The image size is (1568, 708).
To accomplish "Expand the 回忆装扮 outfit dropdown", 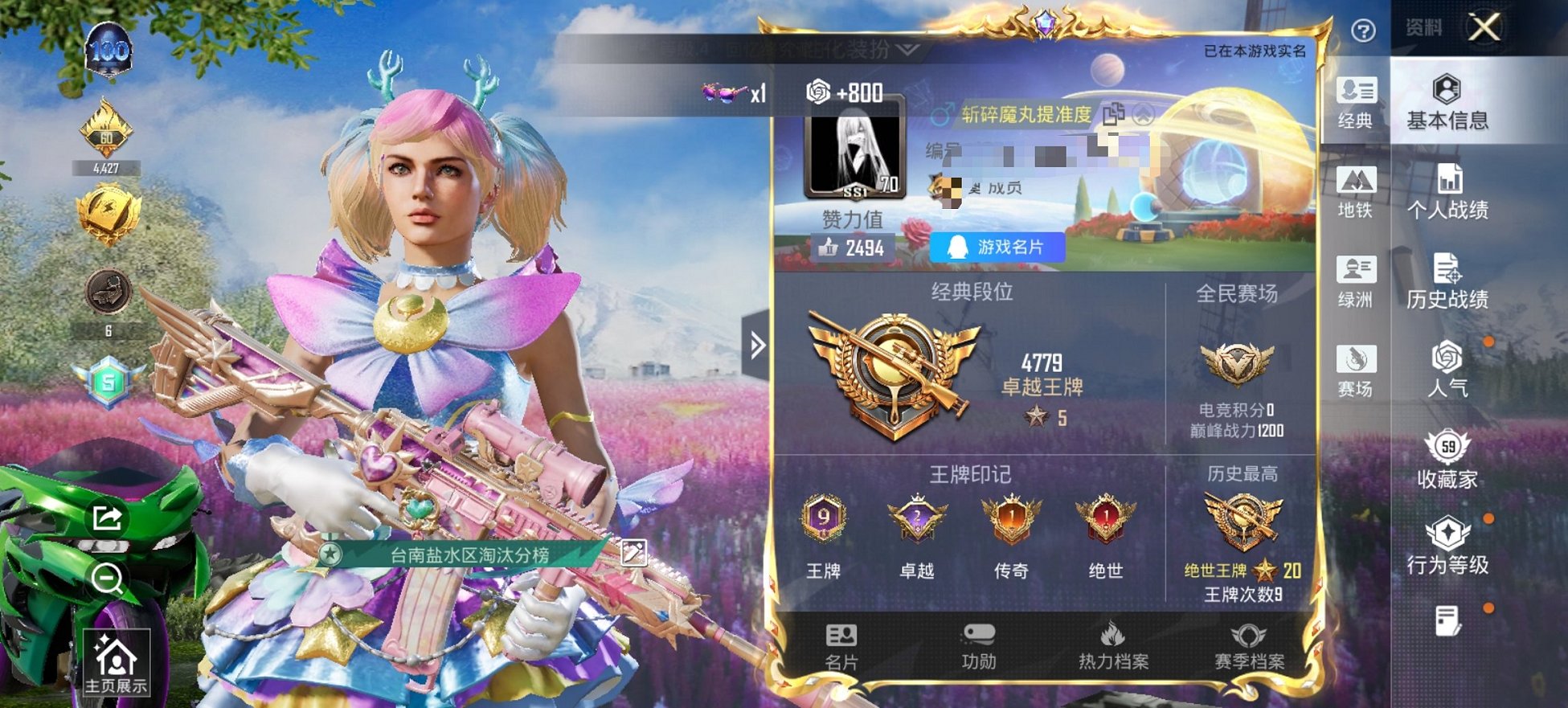I will click(x=907, y=50).
